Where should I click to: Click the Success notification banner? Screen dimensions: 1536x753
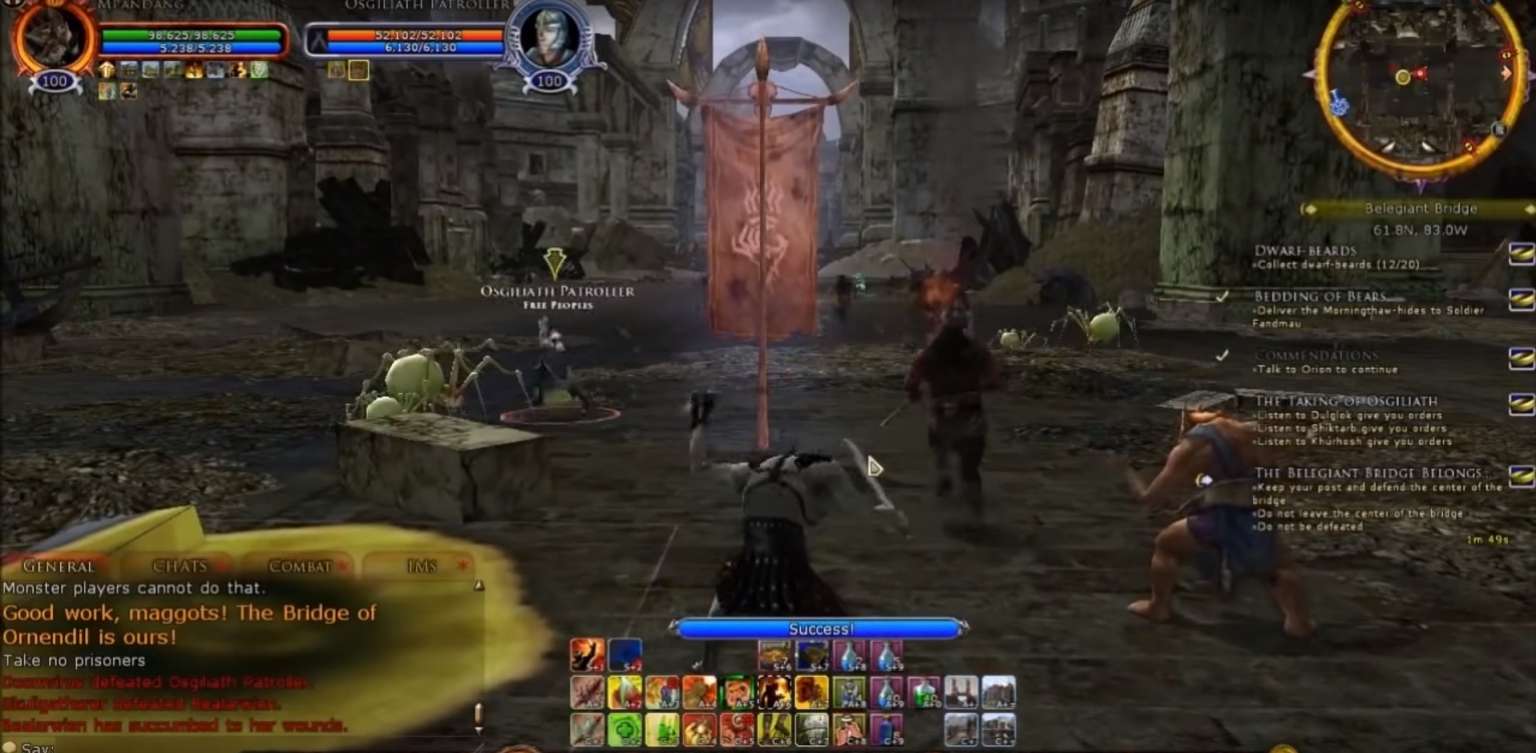coord(820,628)
